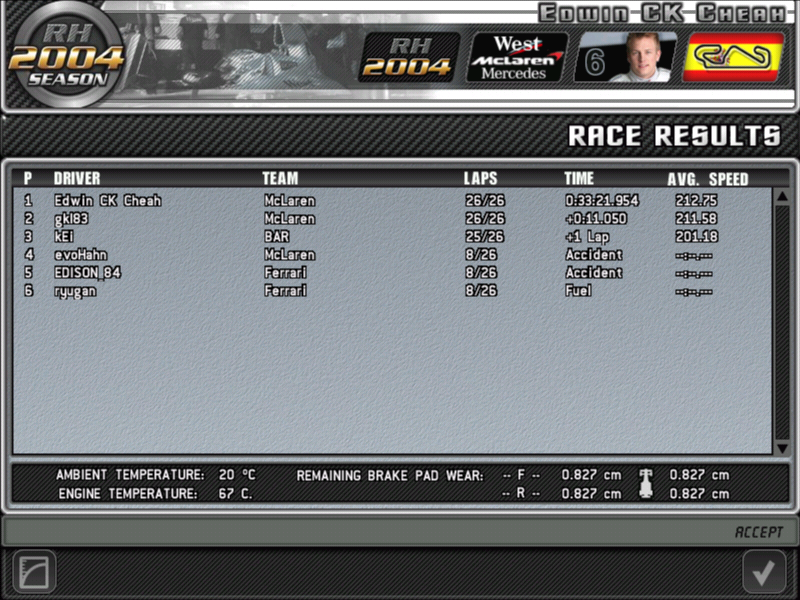This screenshot has height=600, width=800.
Task: Click the bottom-left notepad icon button
Action: click(34, 573)
